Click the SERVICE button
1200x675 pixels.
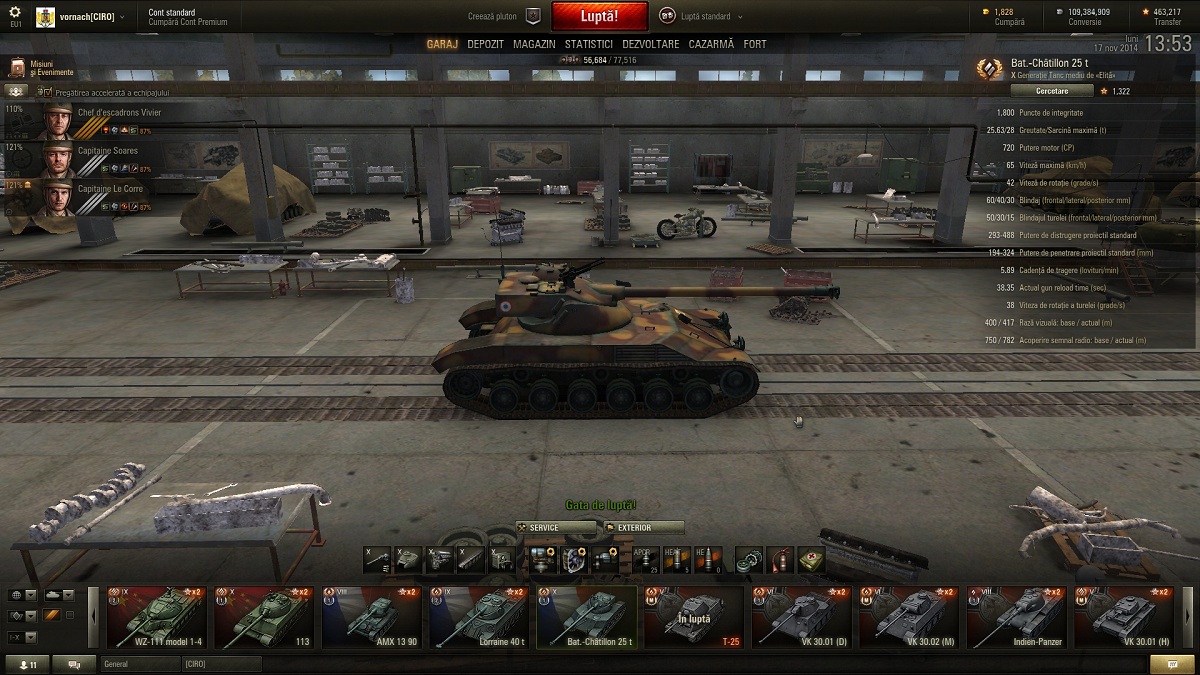(x=556, y=527)
